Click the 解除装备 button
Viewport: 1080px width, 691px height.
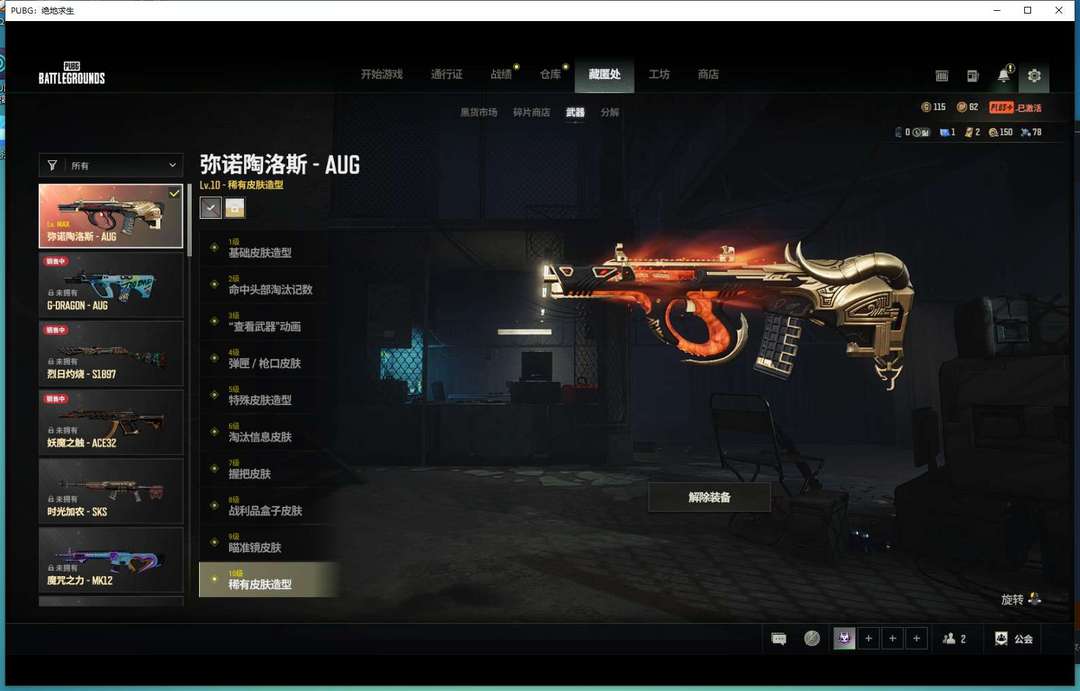tap(709, 497)
